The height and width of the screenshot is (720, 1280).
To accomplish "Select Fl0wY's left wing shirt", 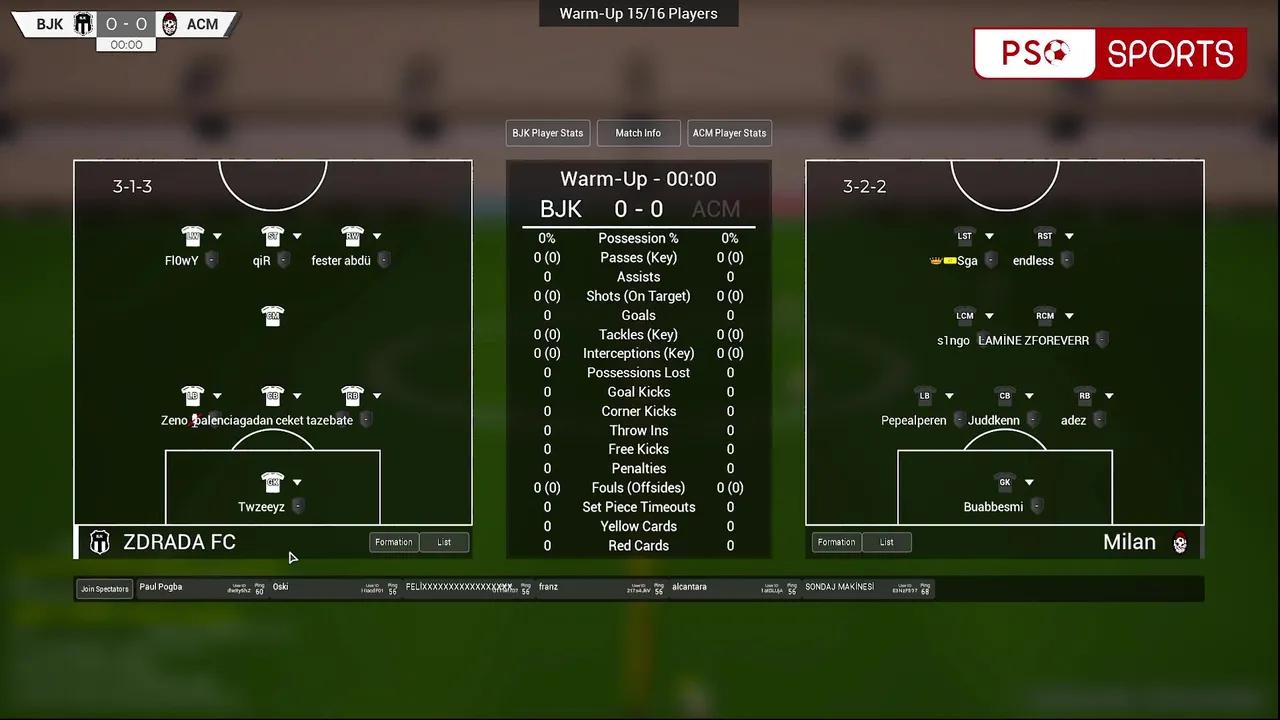I will pyautogui.click(x=192, y=236).
